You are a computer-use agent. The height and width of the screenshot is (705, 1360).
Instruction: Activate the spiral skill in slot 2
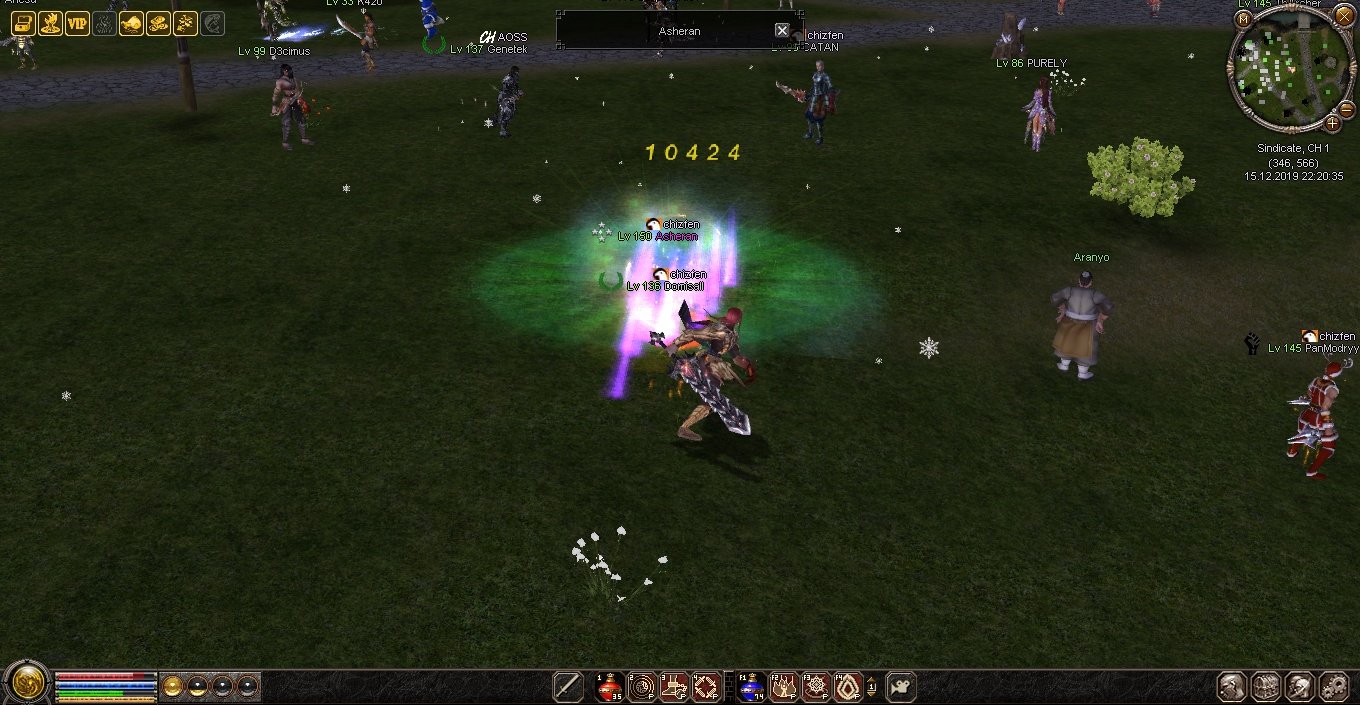pos(642,687)
